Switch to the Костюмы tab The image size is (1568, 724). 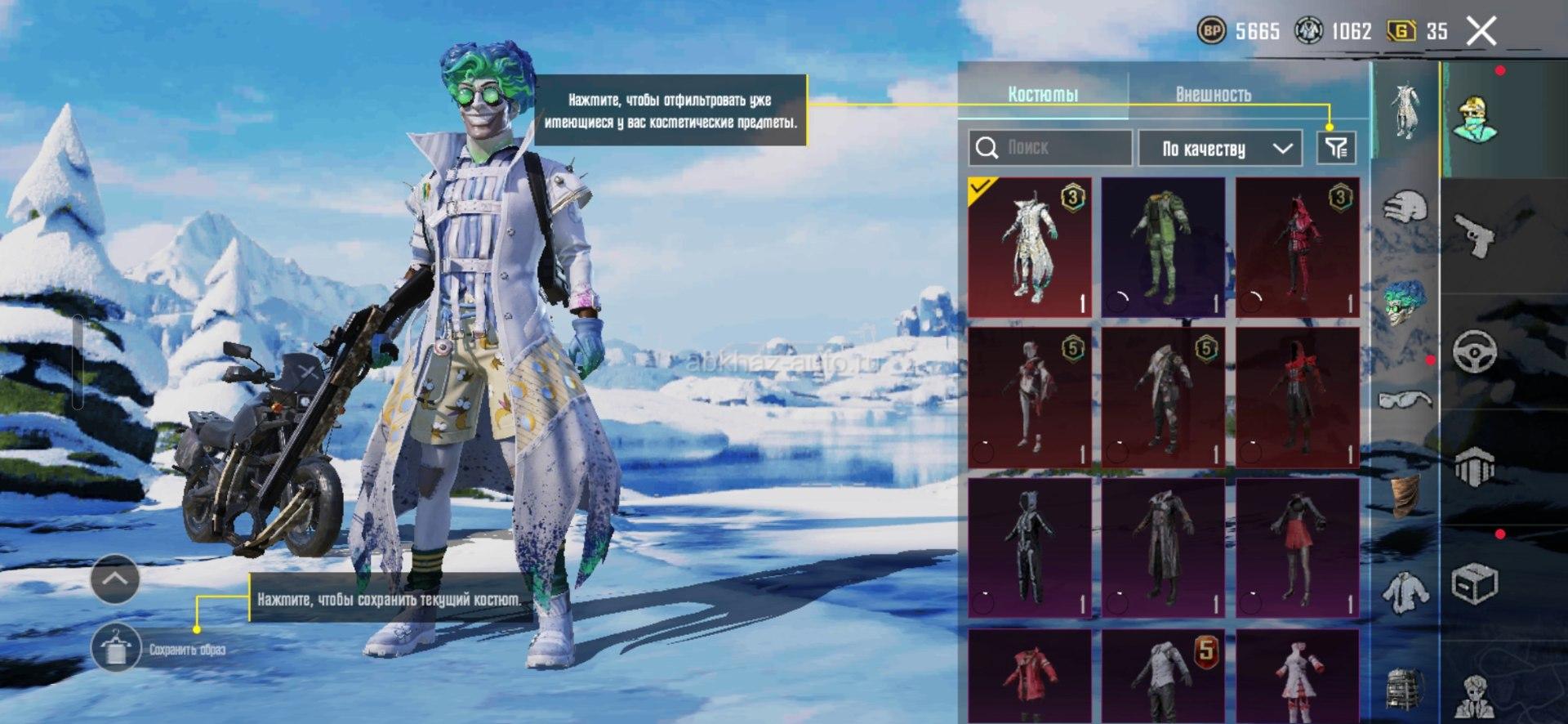click(x=1043, y=94)
